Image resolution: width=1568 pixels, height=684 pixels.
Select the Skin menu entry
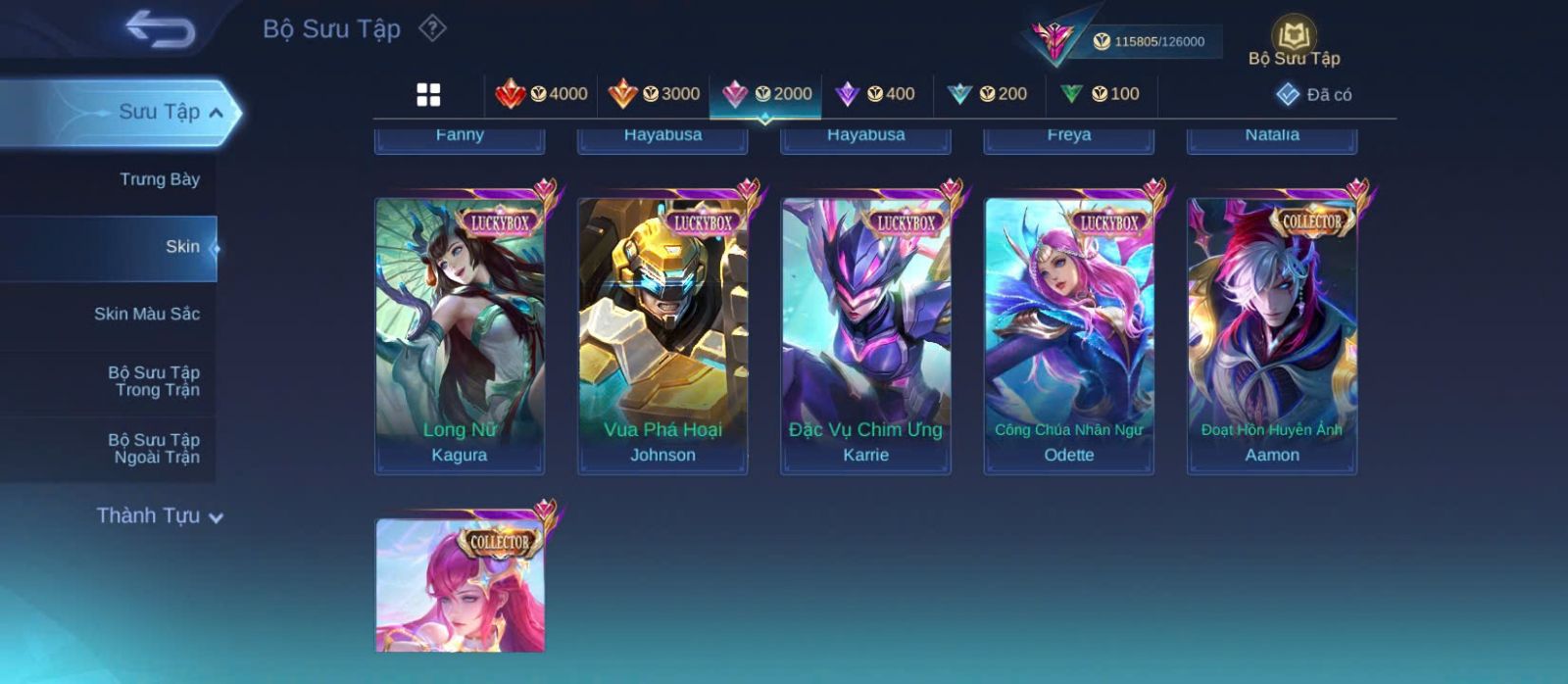point(182,247)
